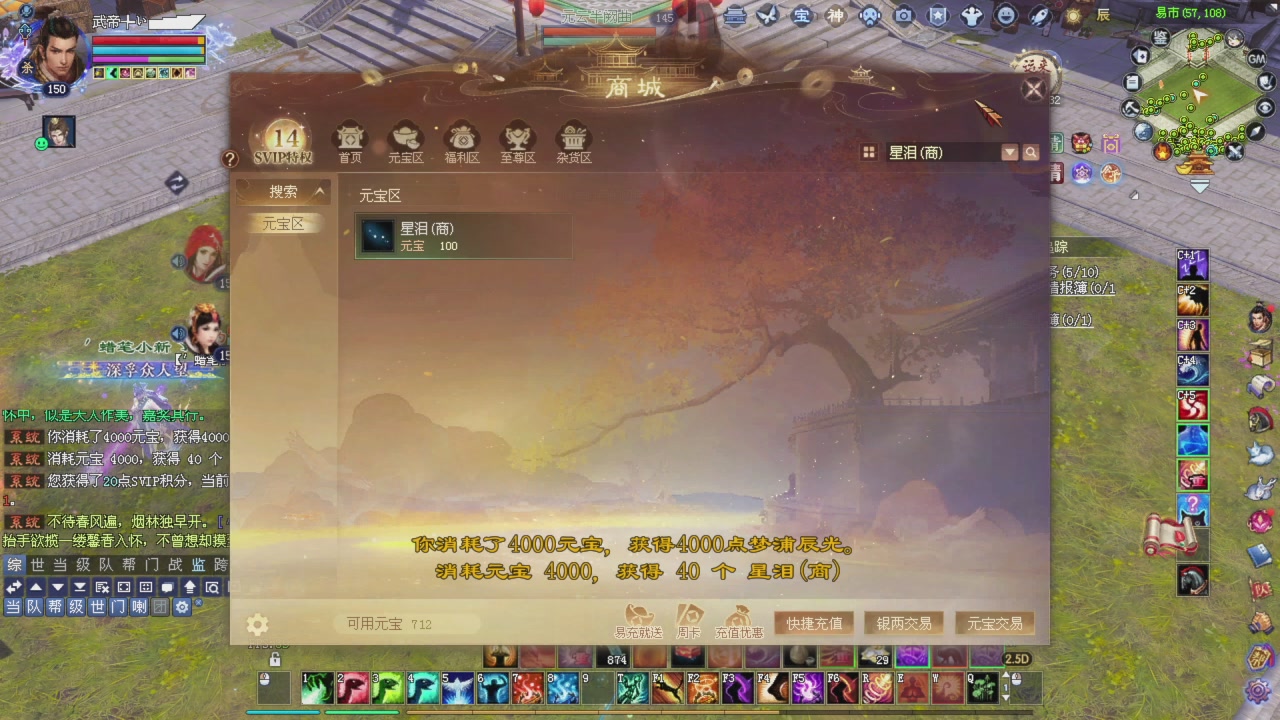Click the 宝 treasure icon in top bar
The image size is (1280, 720).
coord(802,16)
